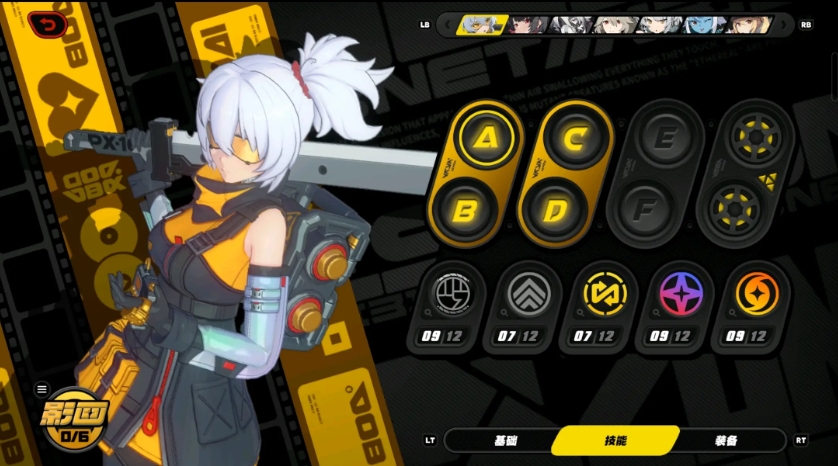Click the red back arrow button
This screenshot has height=466, width=838.
click(x=48, y=24)
